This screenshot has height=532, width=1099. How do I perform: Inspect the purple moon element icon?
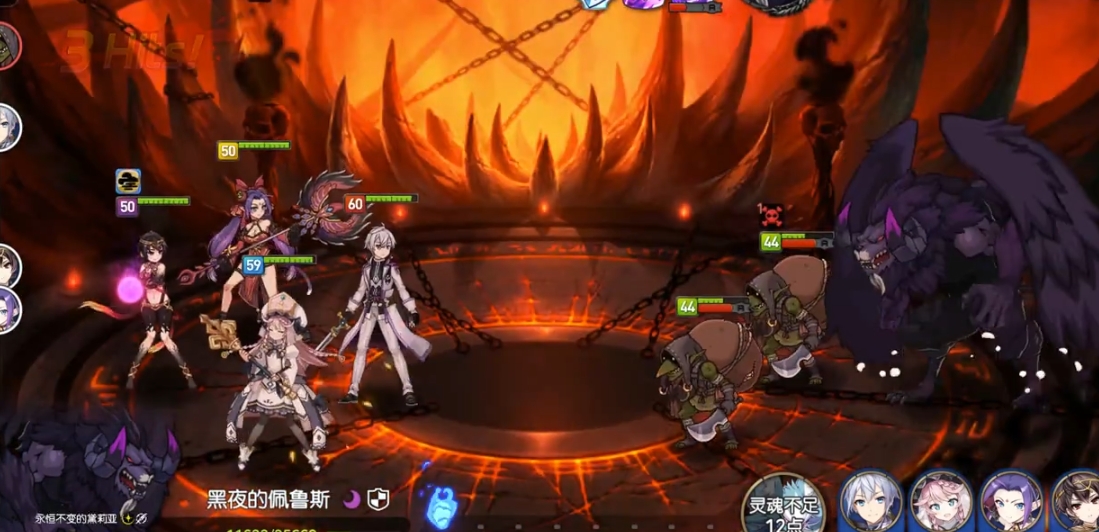click(x=352, y=500)
